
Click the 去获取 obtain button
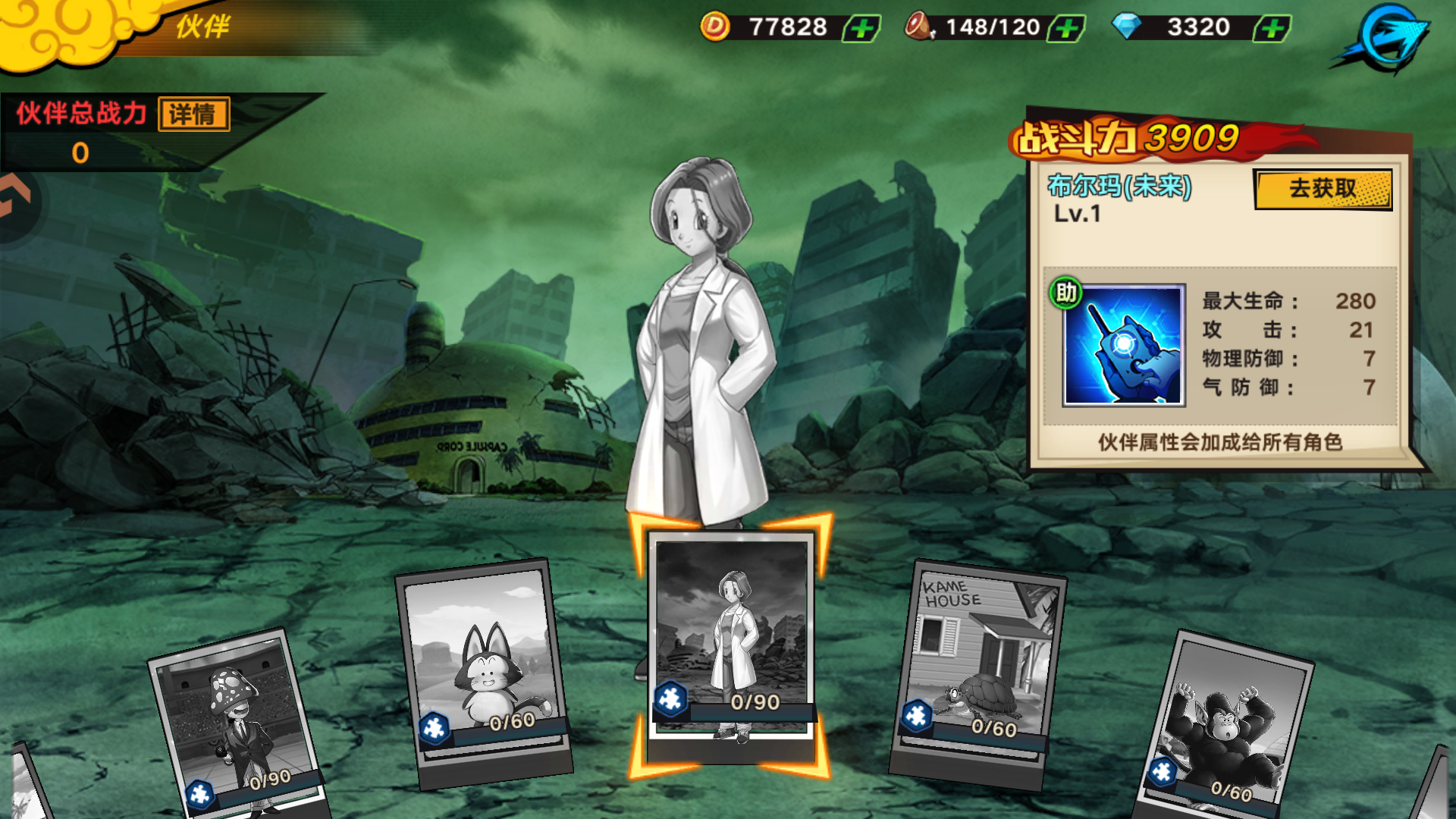coord(1323,189)
